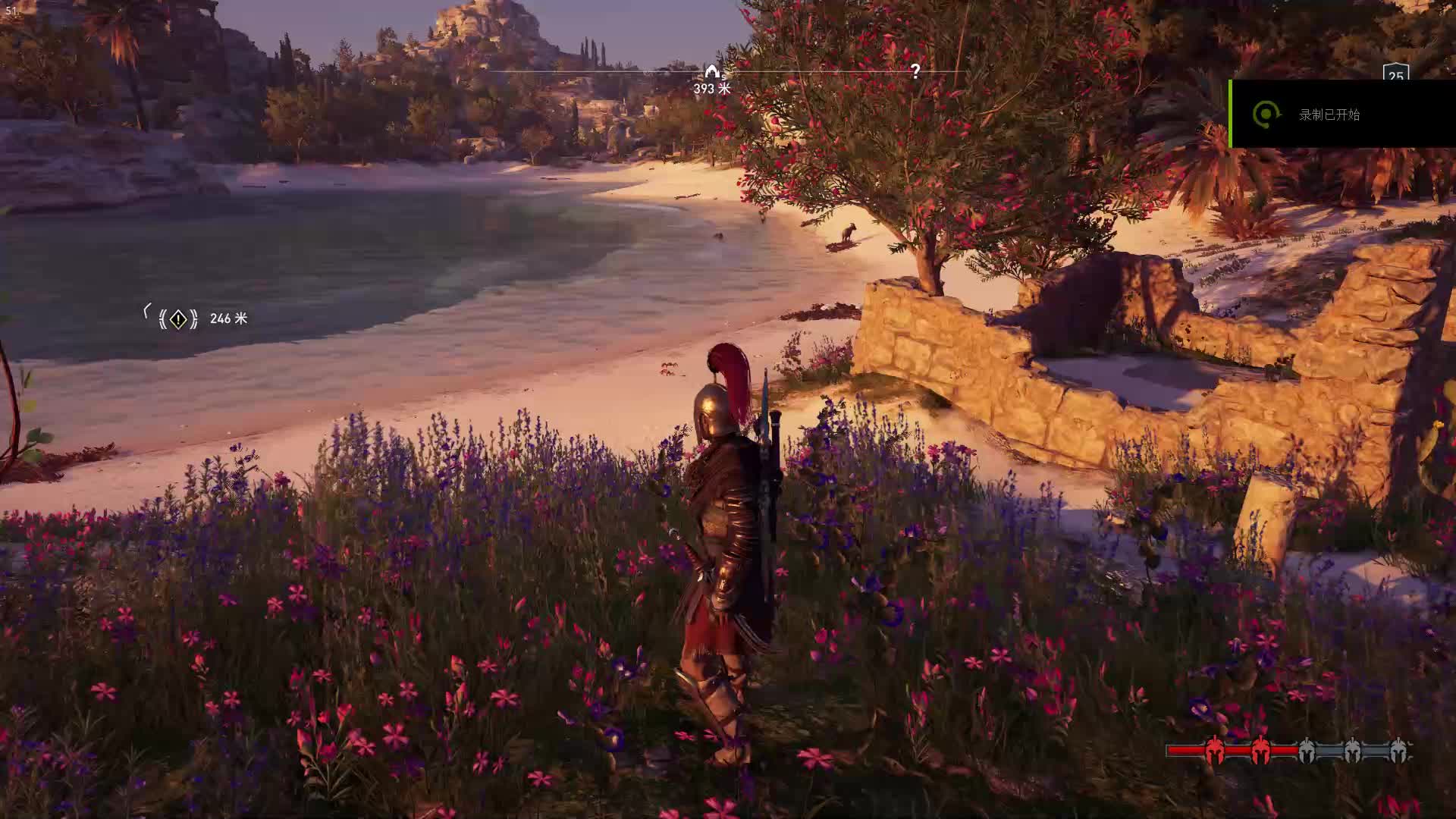Select the quest objective marker with exclamation mark

tap(178, 319)
